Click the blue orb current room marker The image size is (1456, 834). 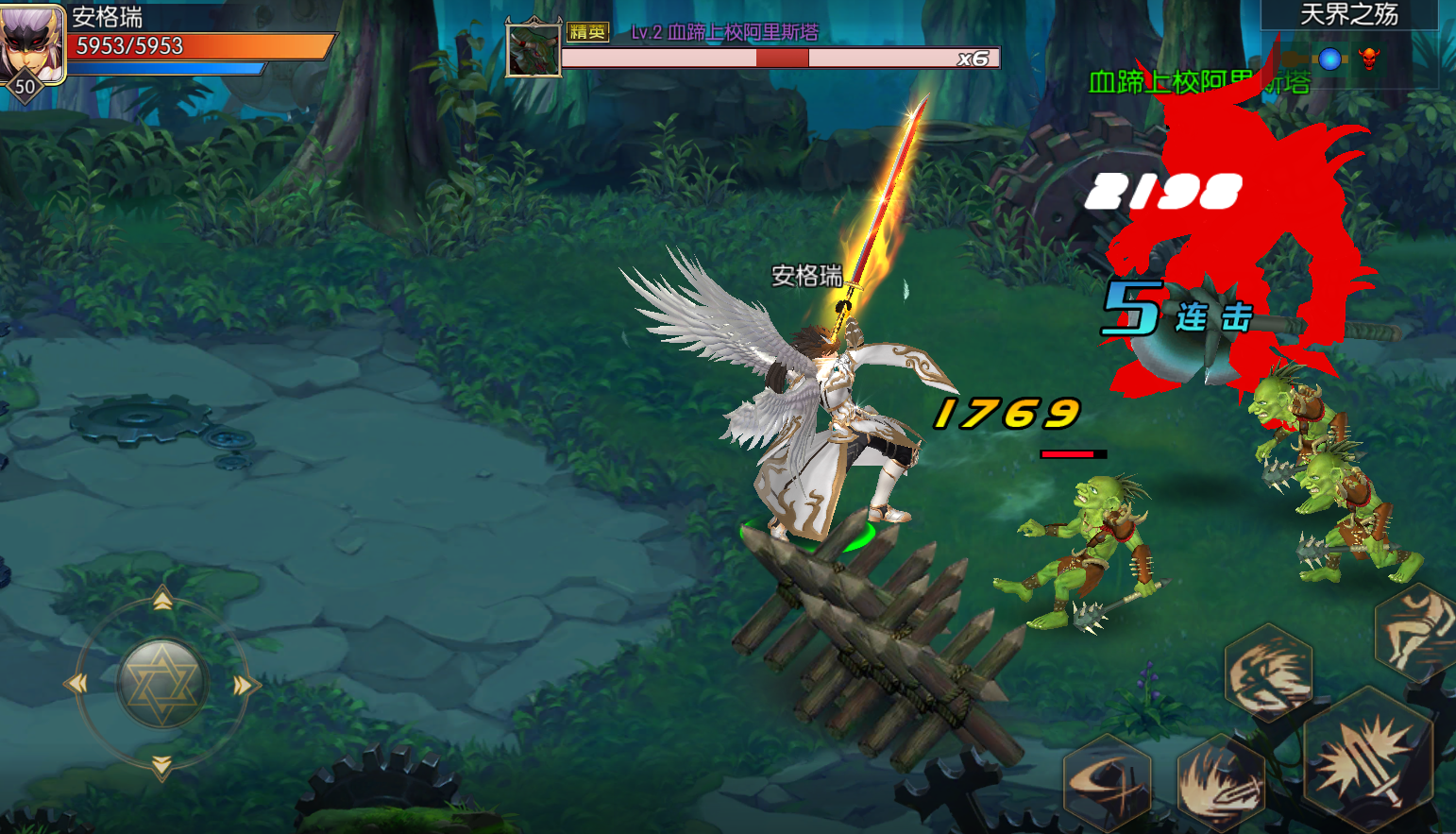click(x=1330, y=60)
